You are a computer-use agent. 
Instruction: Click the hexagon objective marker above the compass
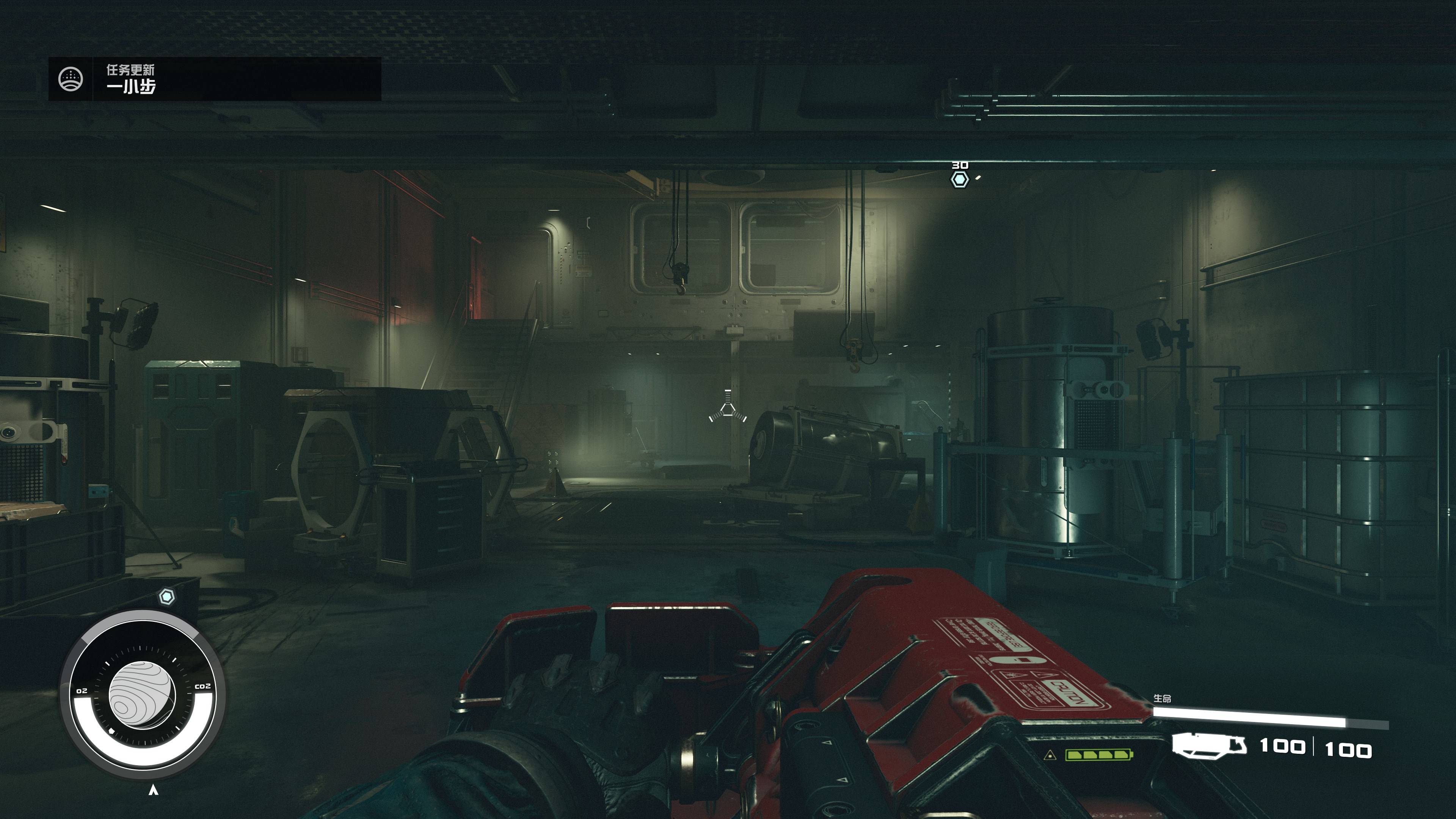tap(166, 597)
